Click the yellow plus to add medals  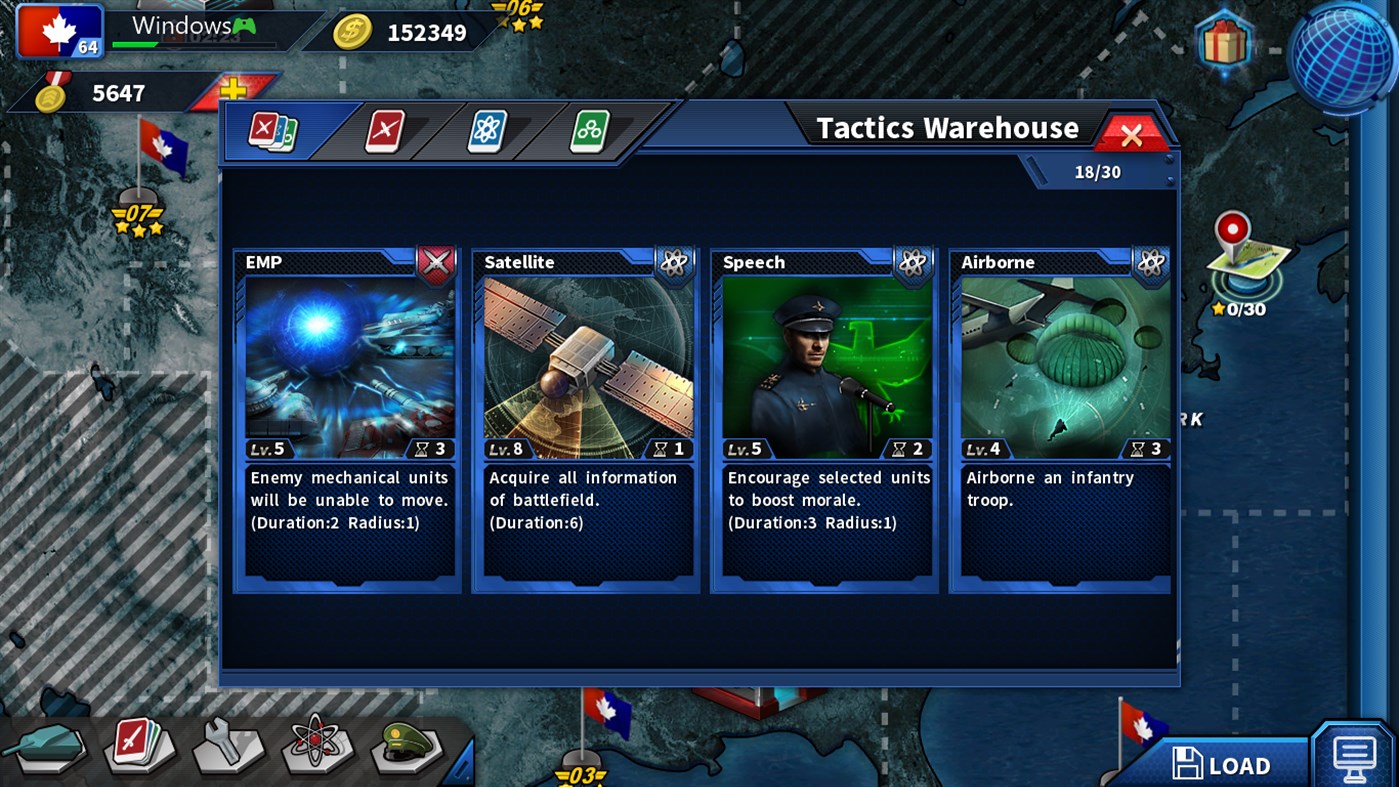[232, 88]
